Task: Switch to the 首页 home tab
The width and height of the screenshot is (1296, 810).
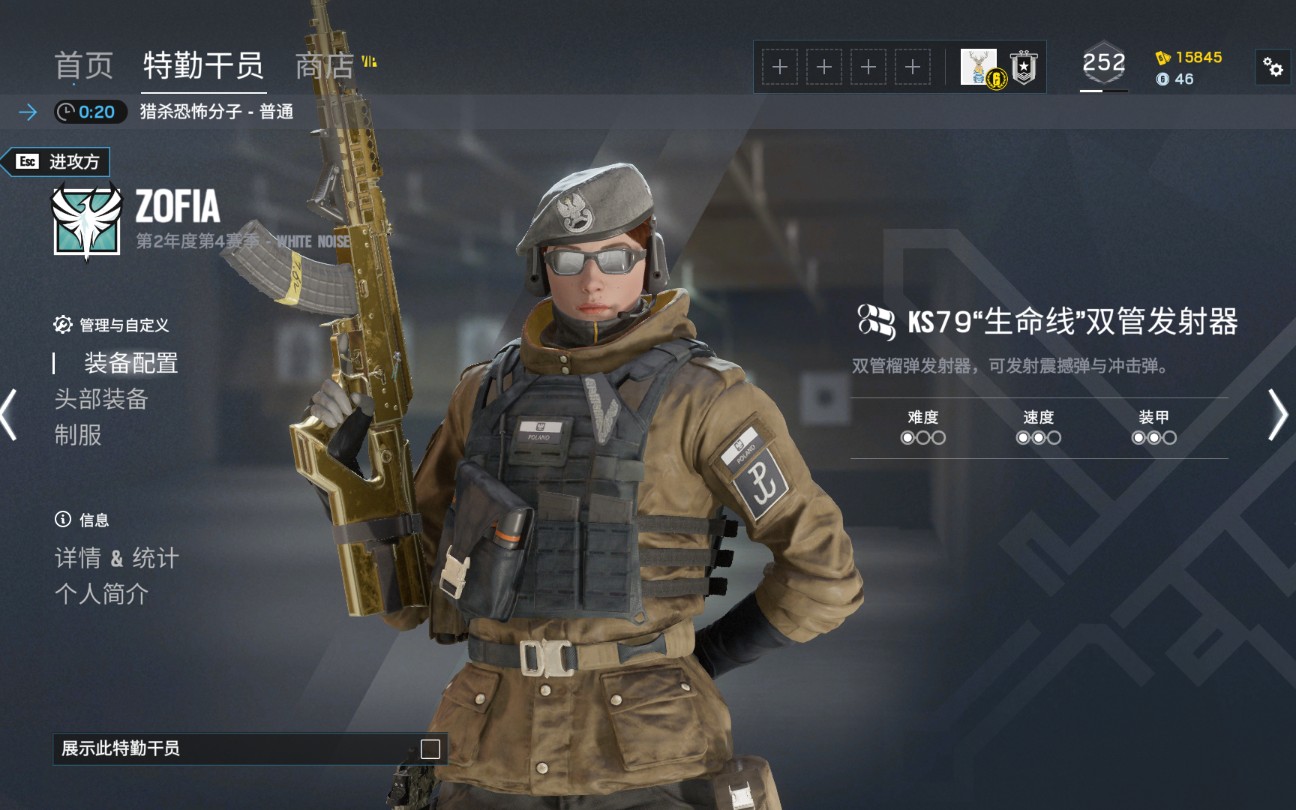Action: (x=83, y=66)
